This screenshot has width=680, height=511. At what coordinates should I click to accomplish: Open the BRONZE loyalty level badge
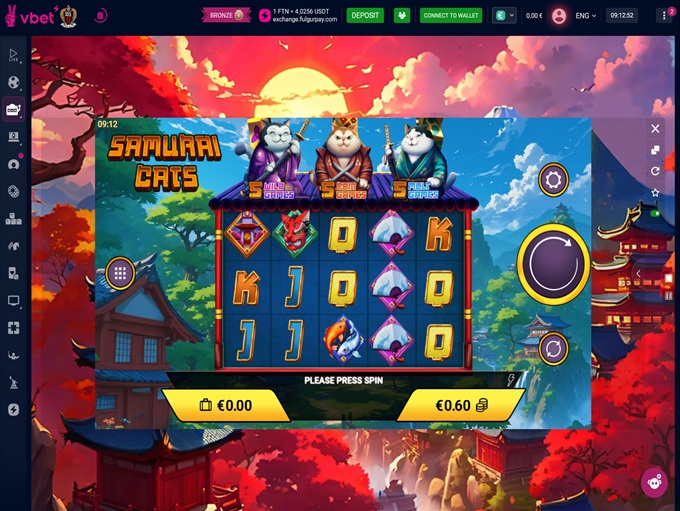(226, 15)
